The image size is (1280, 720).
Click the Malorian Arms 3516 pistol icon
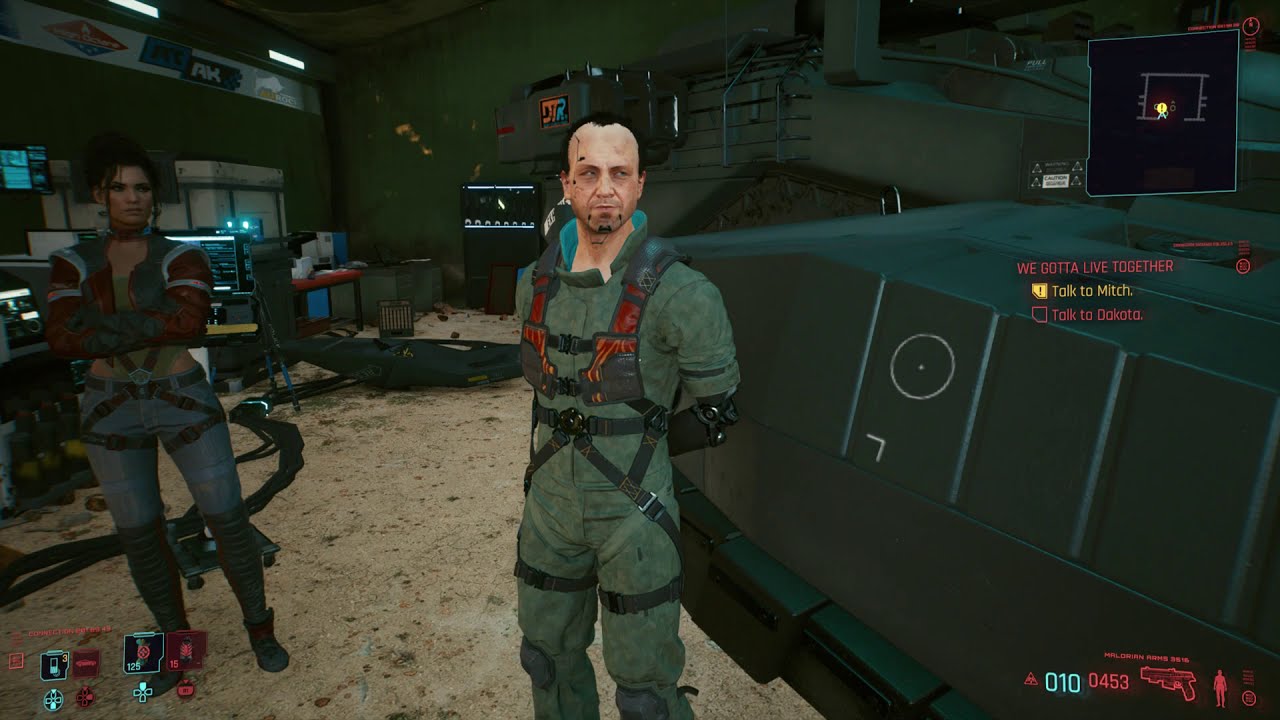coord(1168,682)
